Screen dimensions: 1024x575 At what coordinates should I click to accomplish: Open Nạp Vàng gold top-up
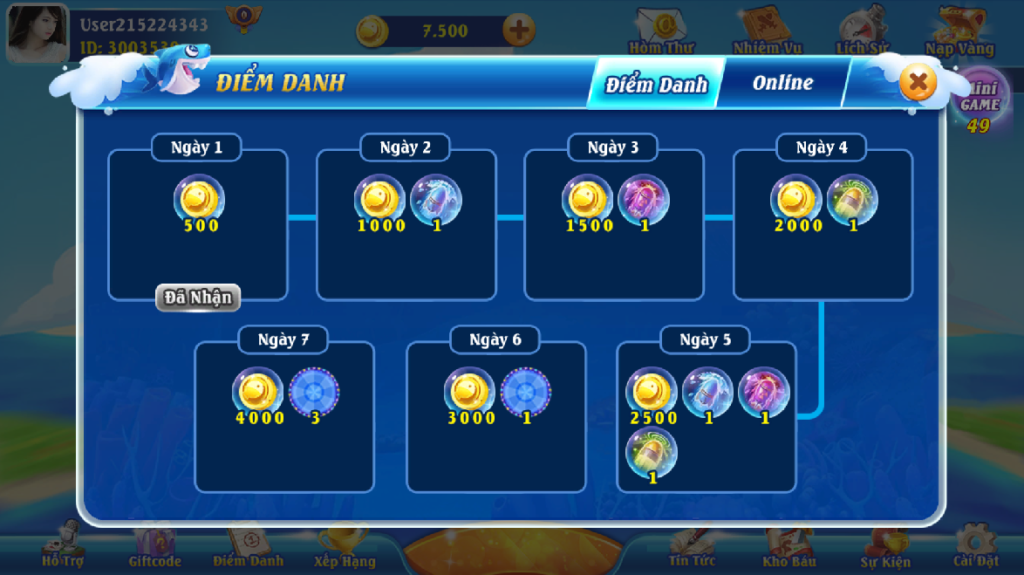[x=959, y=32]
